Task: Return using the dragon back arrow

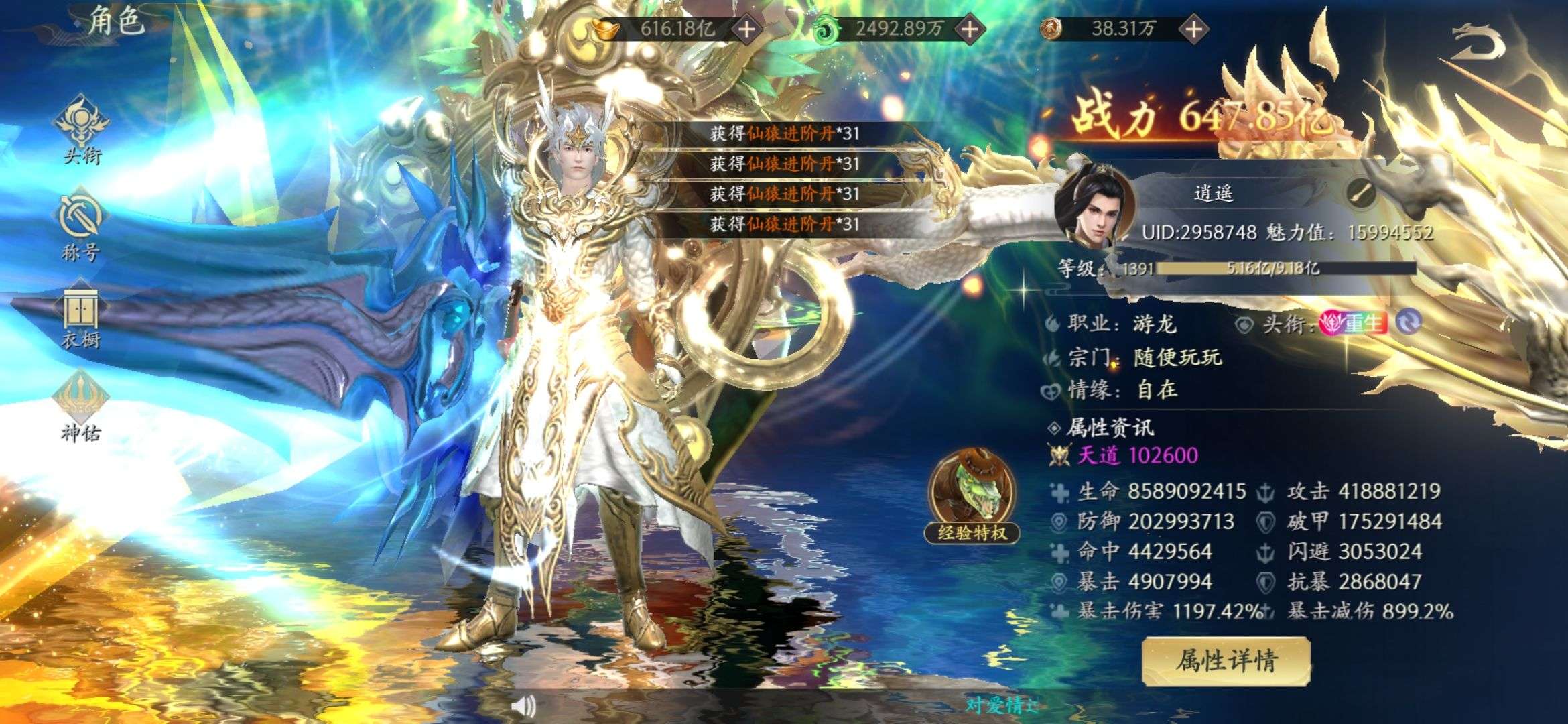Action: tap(1477, 44)
